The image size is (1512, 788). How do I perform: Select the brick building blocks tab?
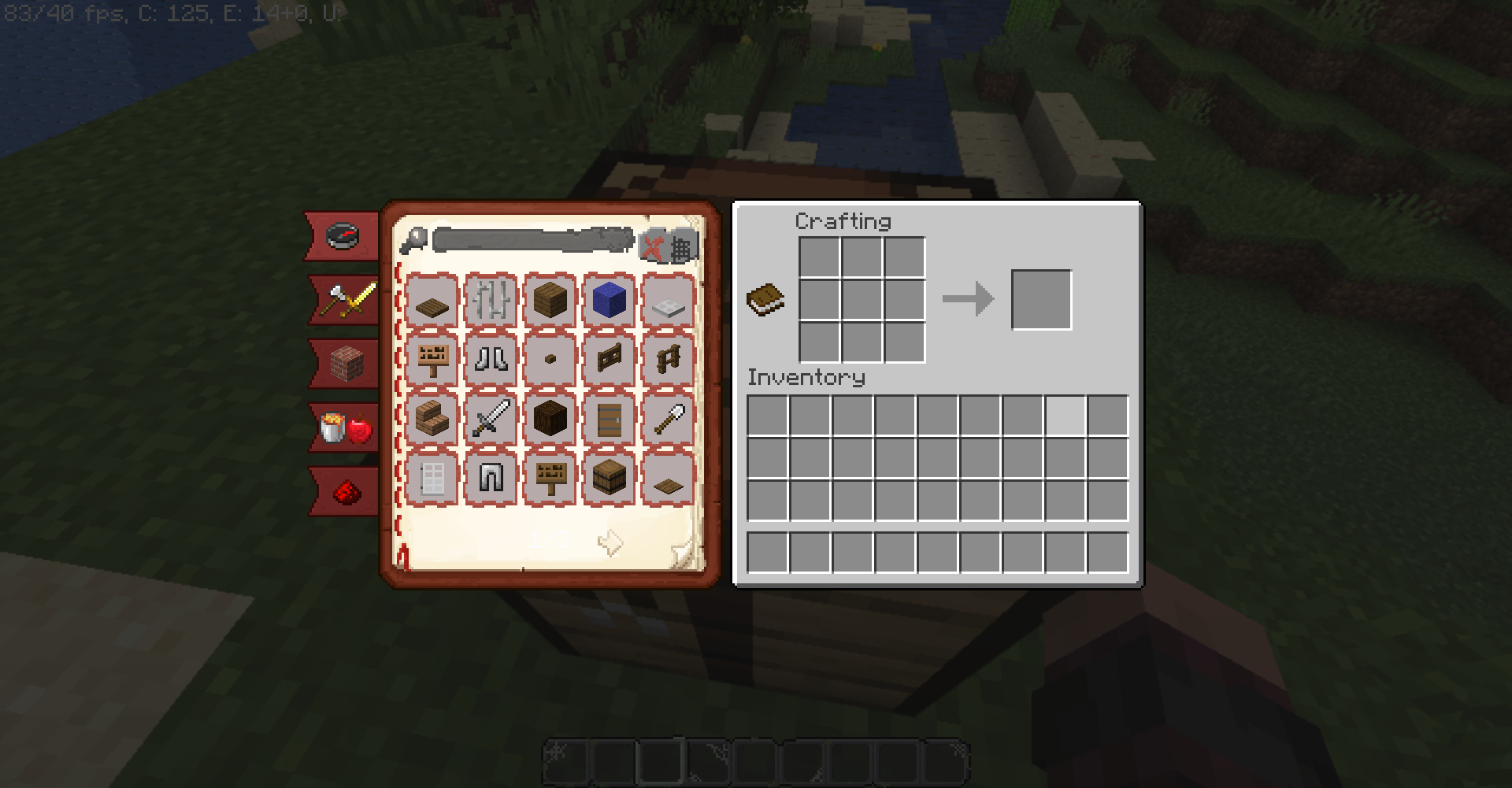(342, 364)
